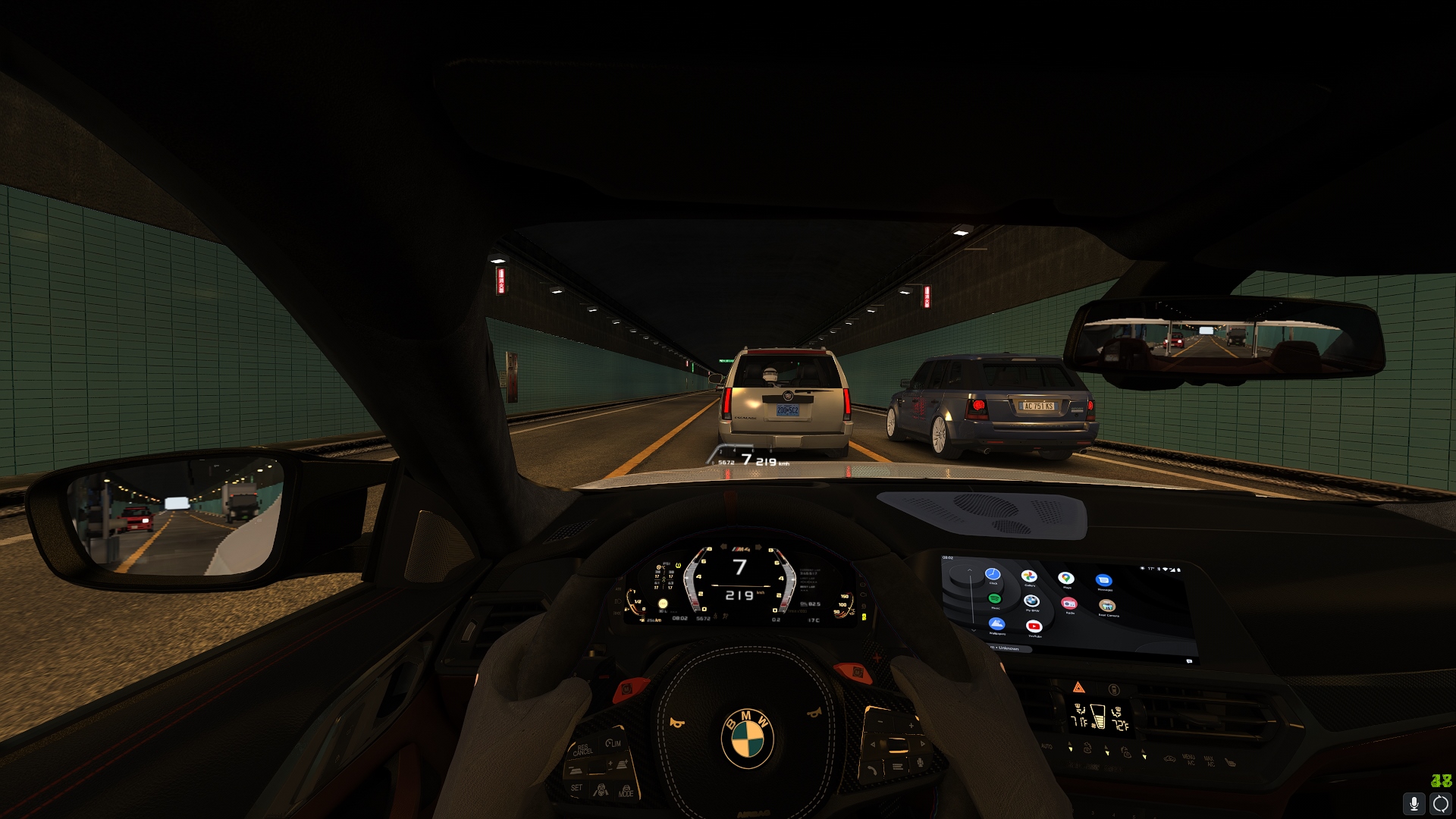Open Maps on the car touchscreen
Image resolution: width=1456 pixels, height=819 pixels.
pyautogui.click(x=1066, y=579)
